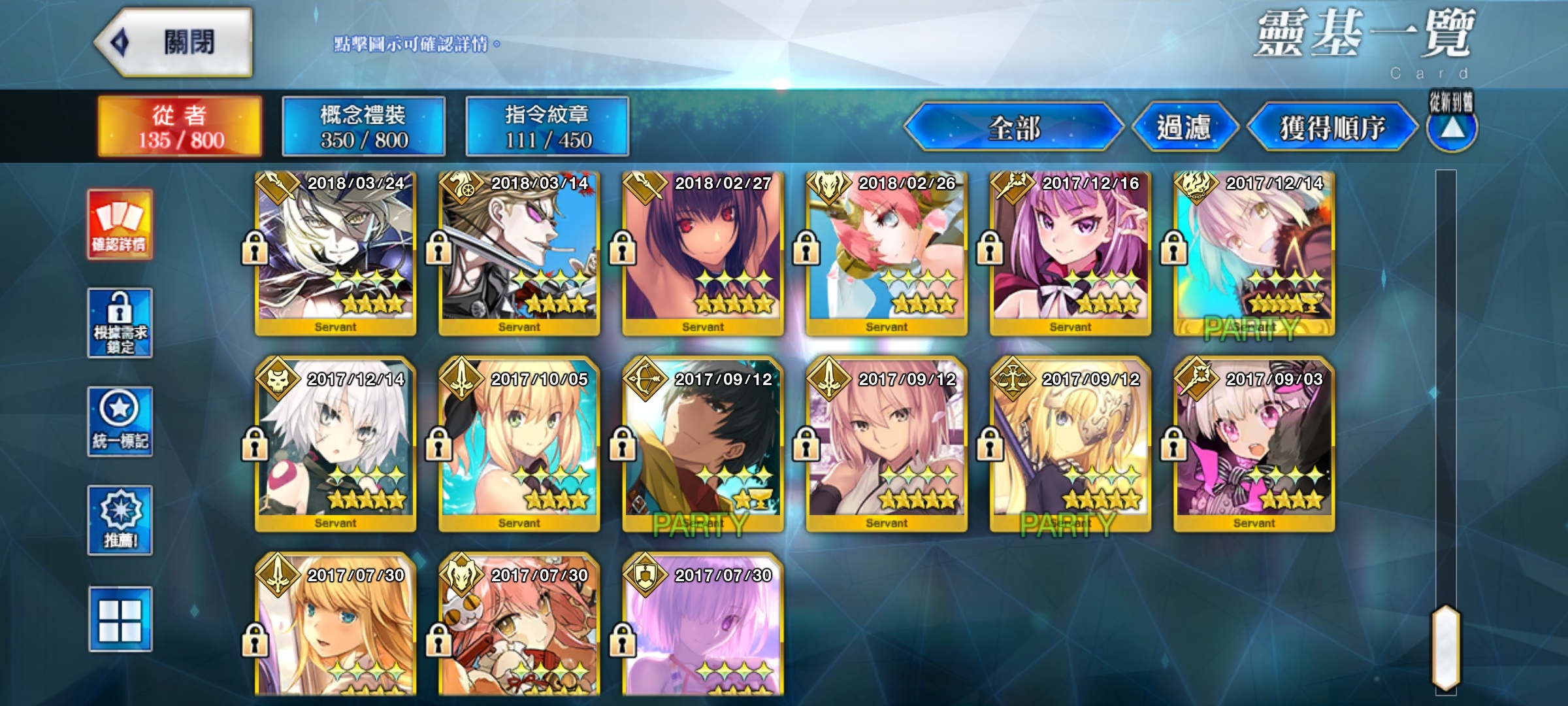This screenshot has height=706, width=1568.
Task: Select the servant card dated 2018/03/24
Action: click(336, 255)
